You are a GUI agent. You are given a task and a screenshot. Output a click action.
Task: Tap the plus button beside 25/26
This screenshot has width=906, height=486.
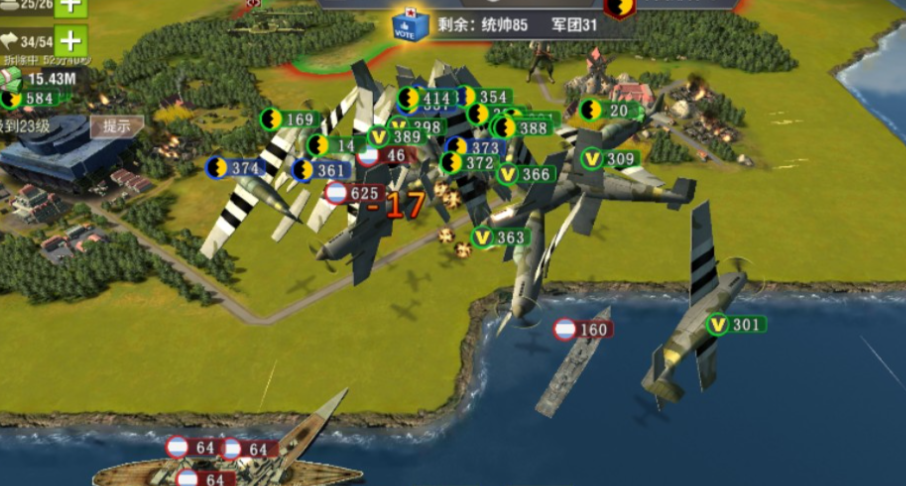click(x=69, y=5)
